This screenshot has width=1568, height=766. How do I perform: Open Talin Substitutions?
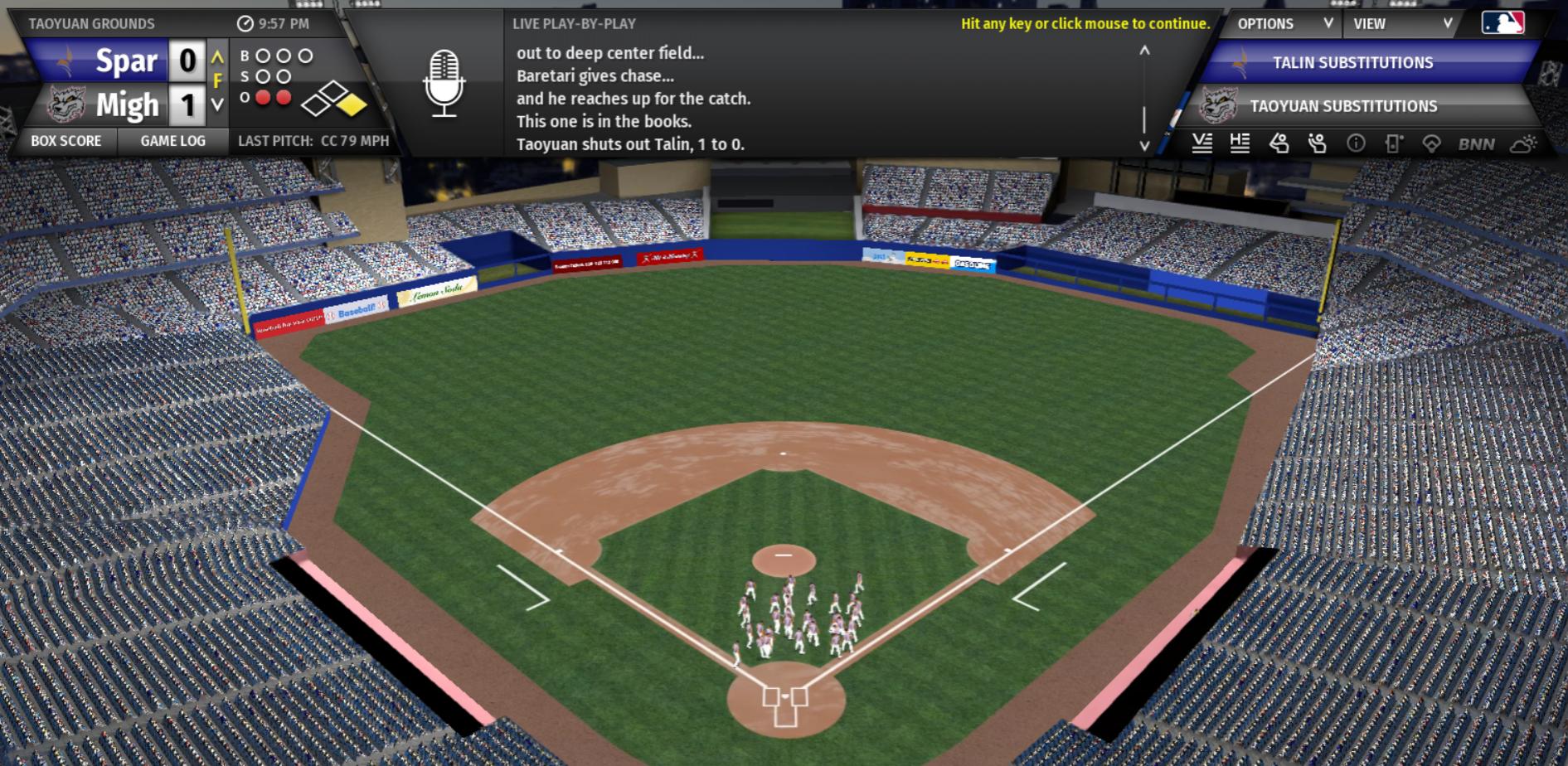[x=1352, y=63]
